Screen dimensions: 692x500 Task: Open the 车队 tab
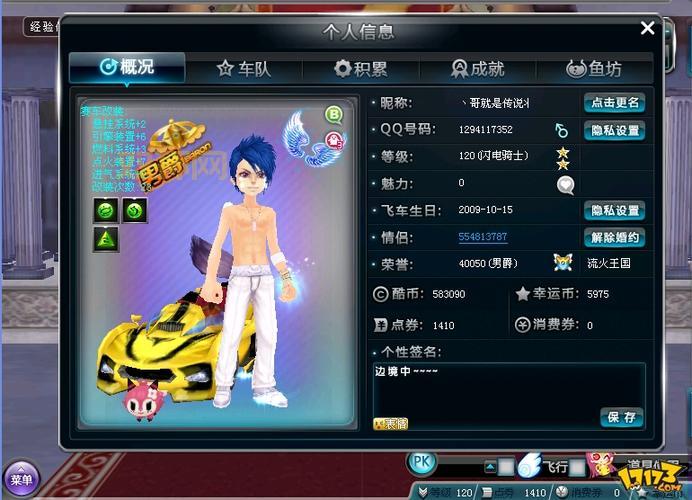[x=243, y=69]
